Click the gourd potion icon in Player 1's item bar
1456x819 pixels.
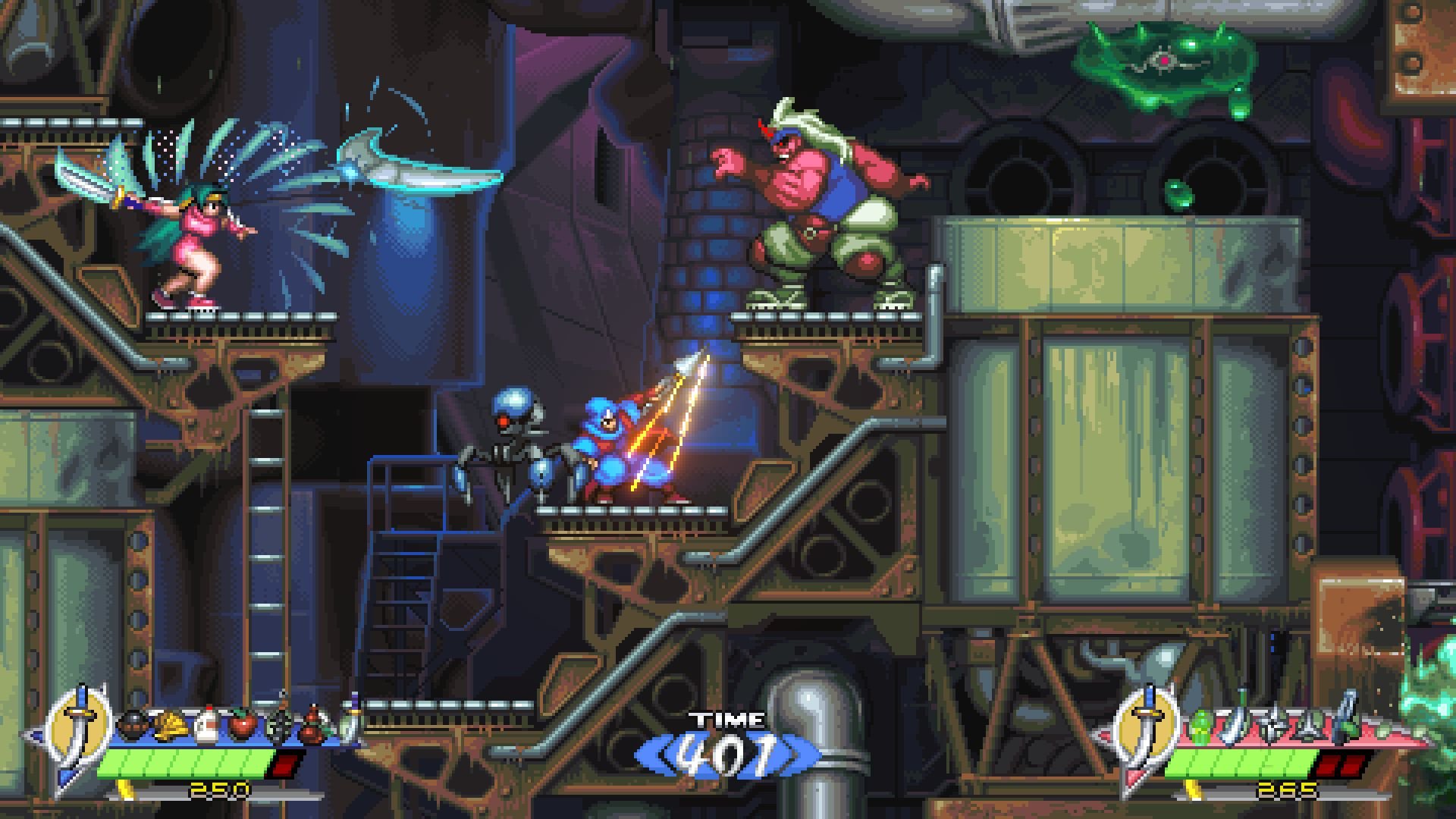tap(312, 725)
